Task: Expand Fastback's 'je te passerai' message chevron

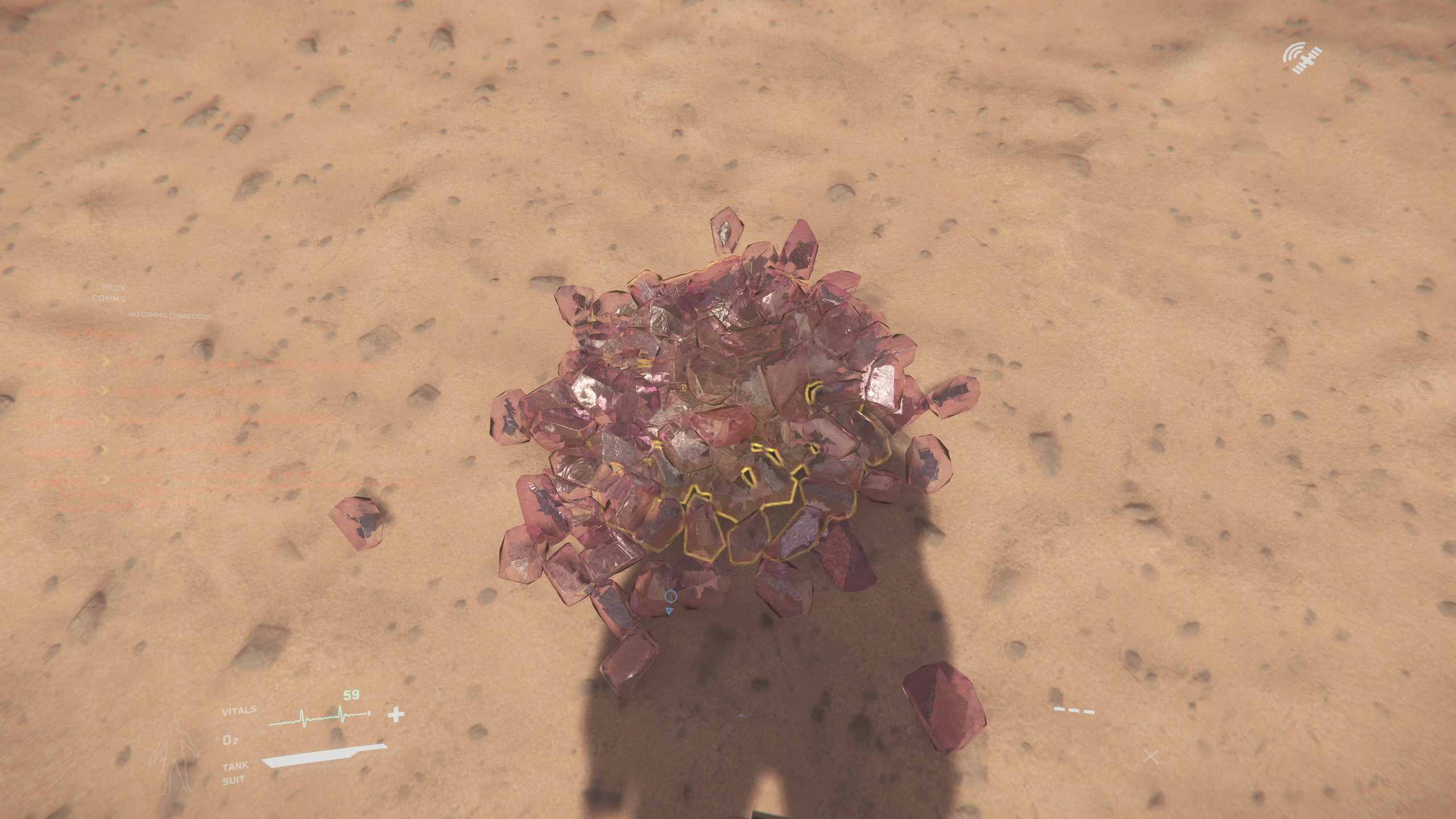Action: [106, 392]
